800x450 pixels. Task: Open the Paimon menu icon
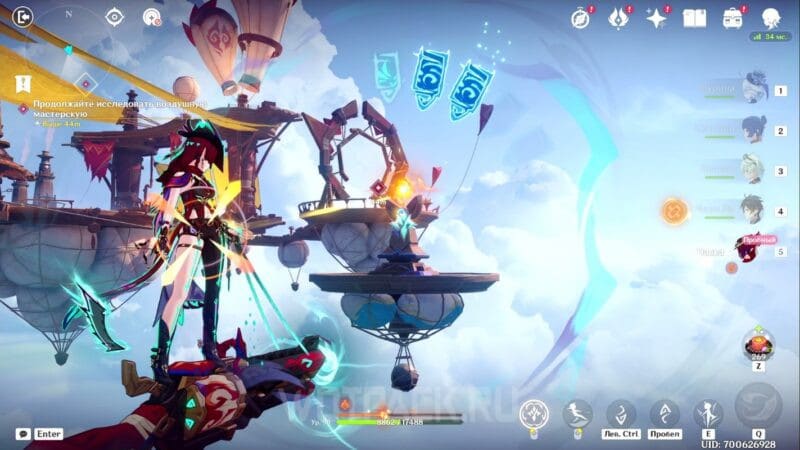click(771, 18)
